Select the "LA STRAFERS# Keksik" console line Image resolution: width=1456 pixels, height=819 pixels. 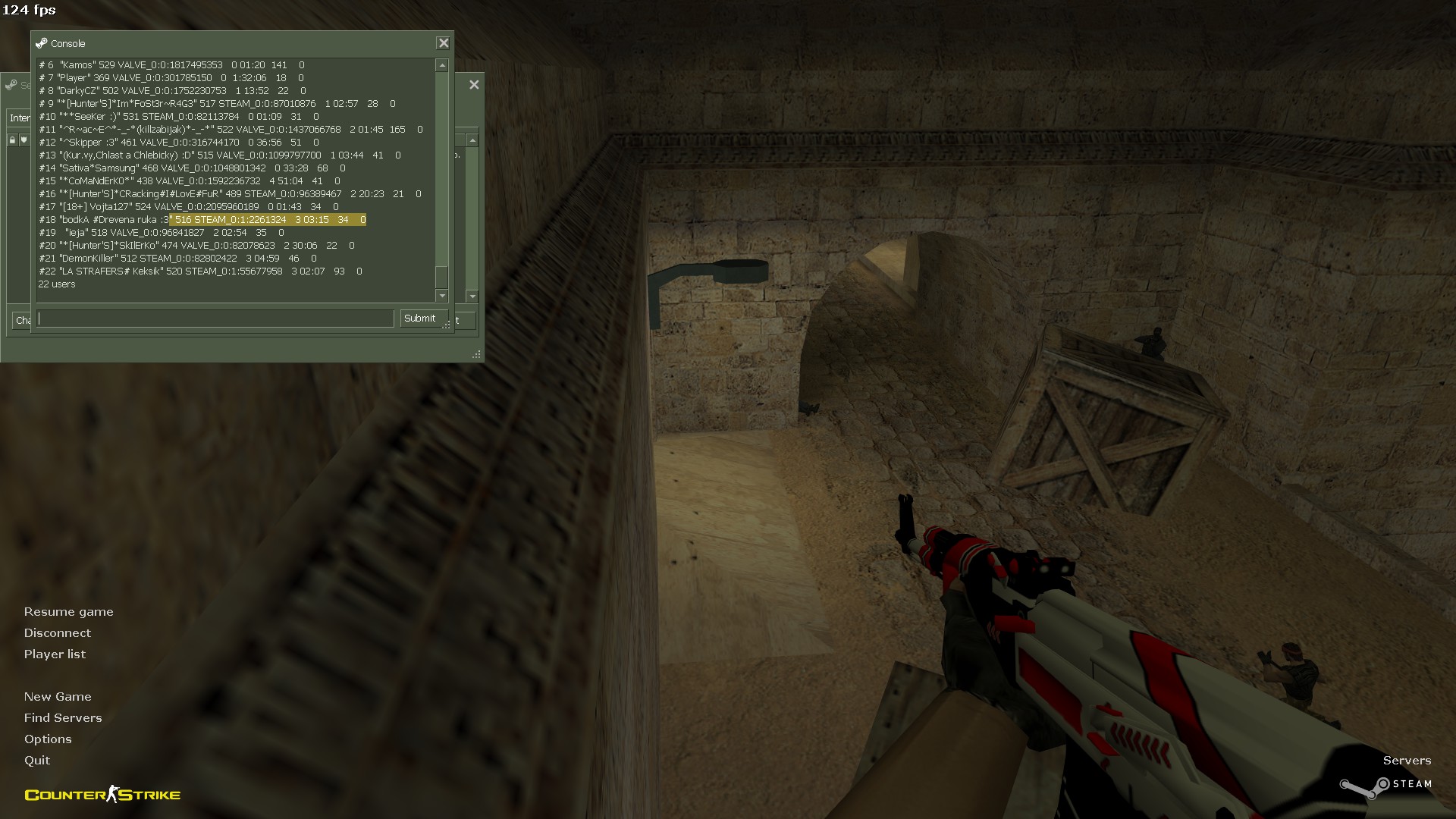(200, 271)
